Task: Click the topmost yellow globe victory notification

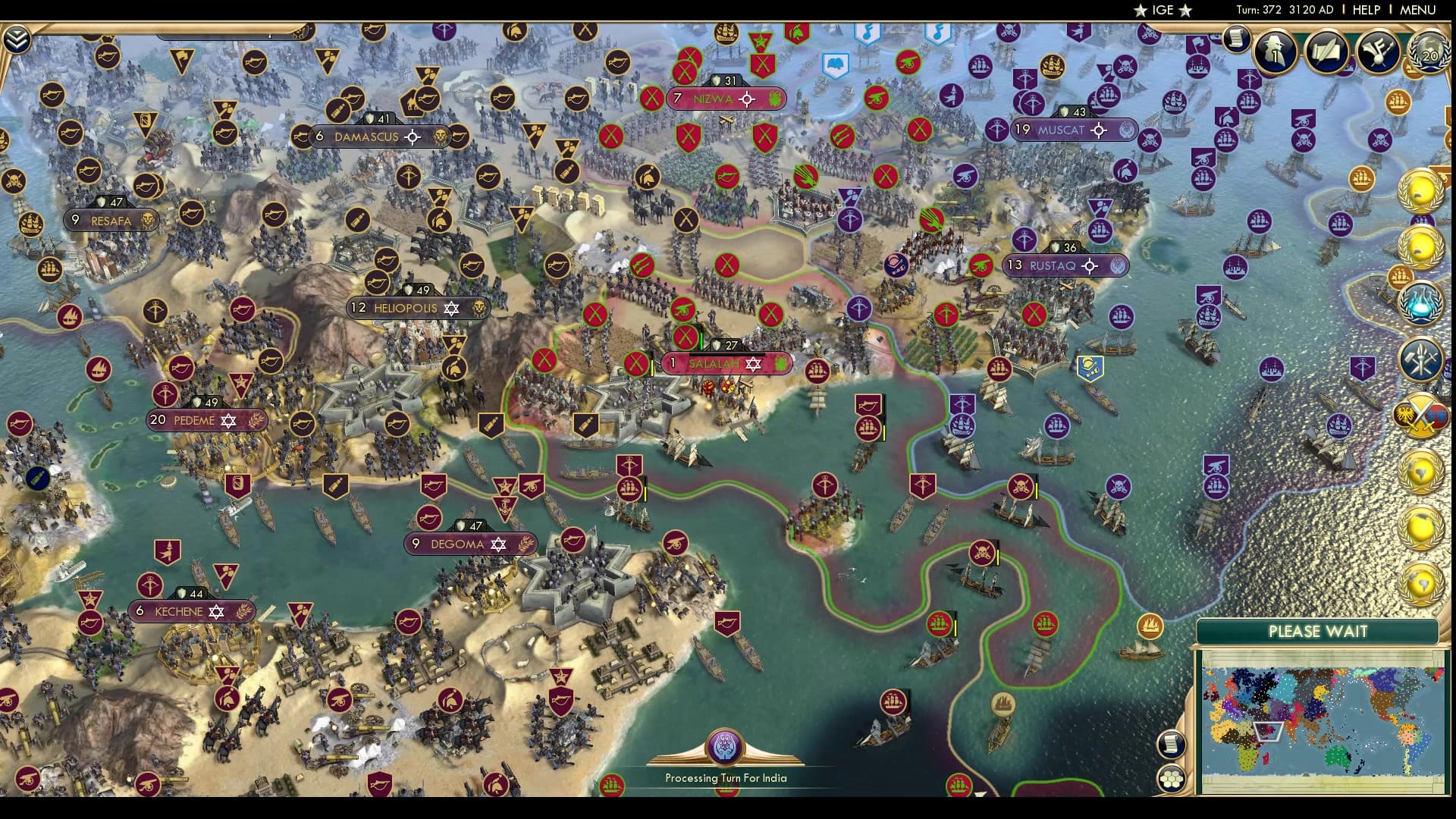Action: [x=1420, y=190]
